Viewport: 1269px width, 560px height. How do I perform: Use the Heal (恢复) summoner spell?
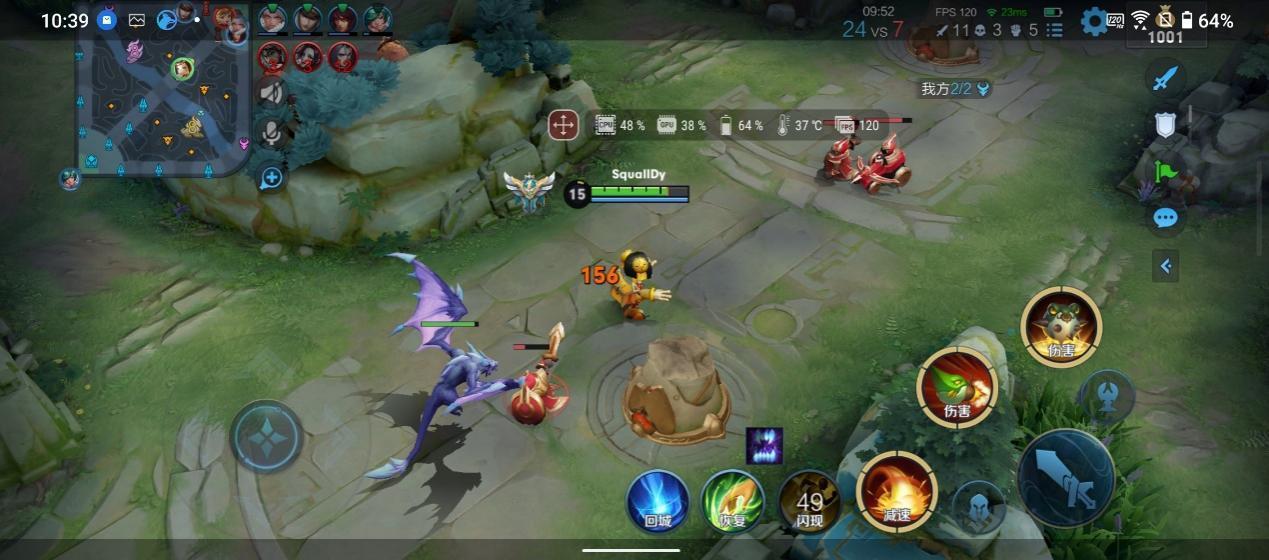[x=733, y=501]
